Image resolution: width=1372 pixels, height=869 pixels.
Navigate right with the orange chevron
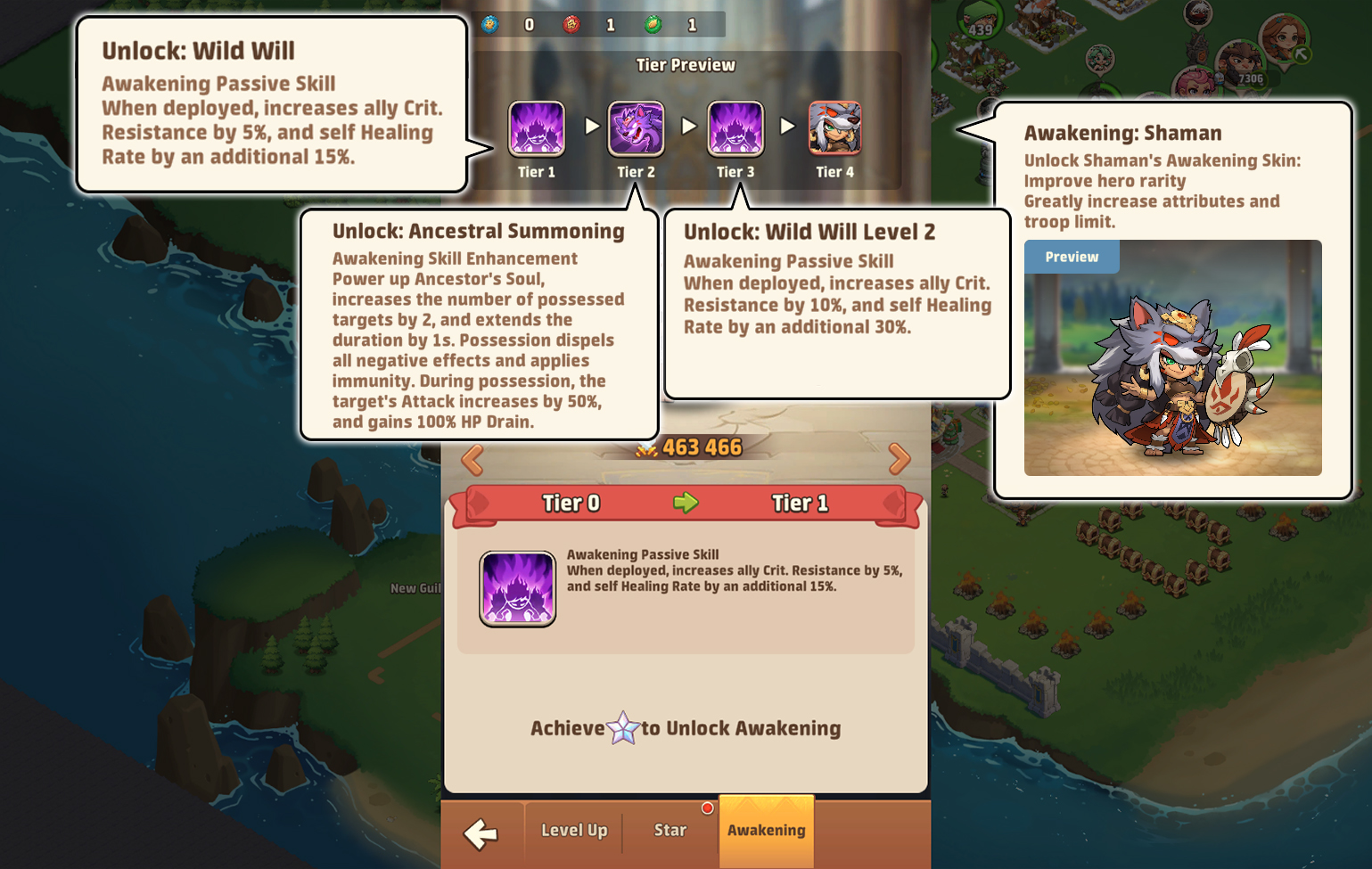tap(900, 458)
